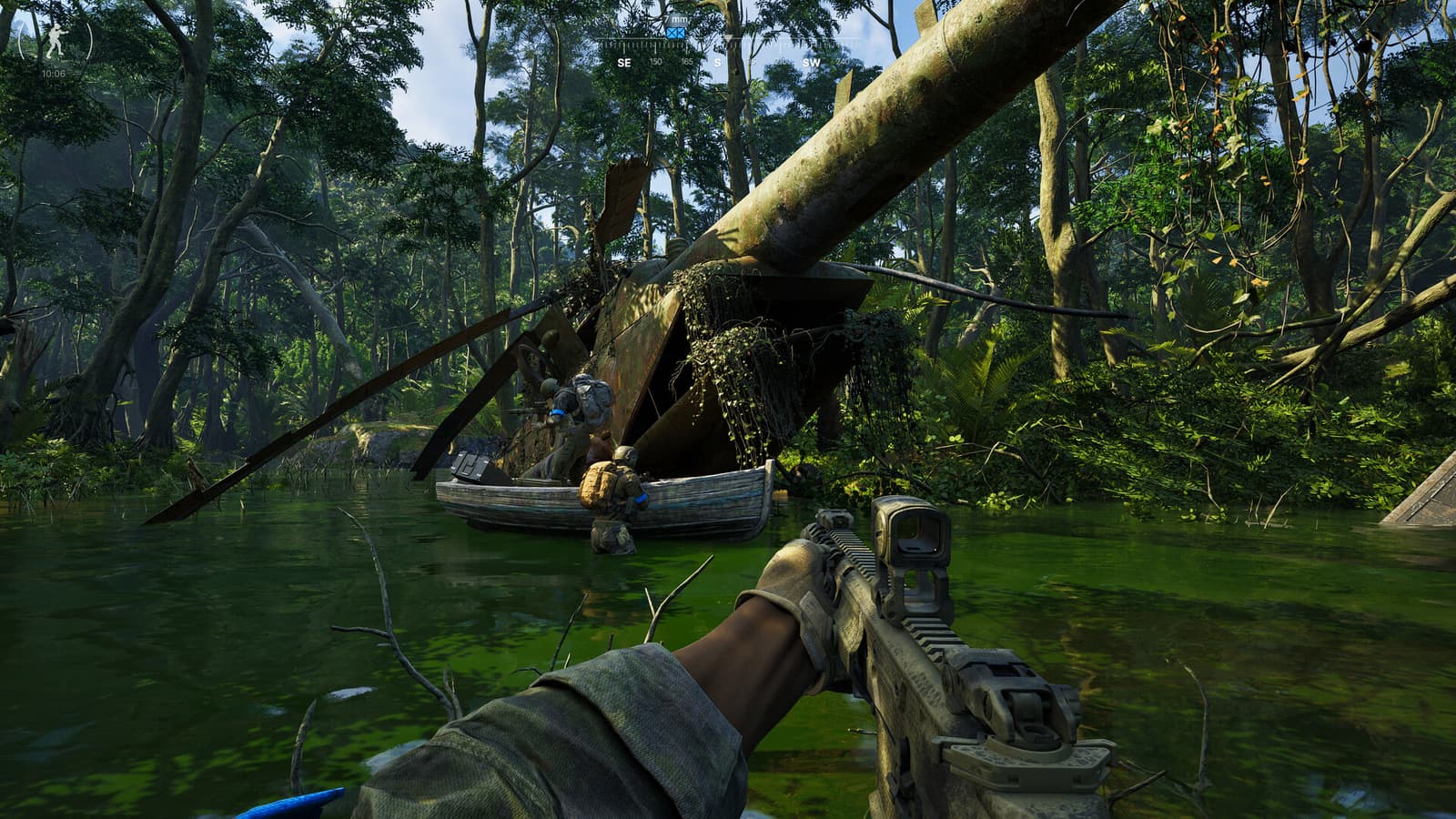Screen dimensions: 1456x819
Task: Expand the compass bearing ruler
Action: (x=728, y=45)
